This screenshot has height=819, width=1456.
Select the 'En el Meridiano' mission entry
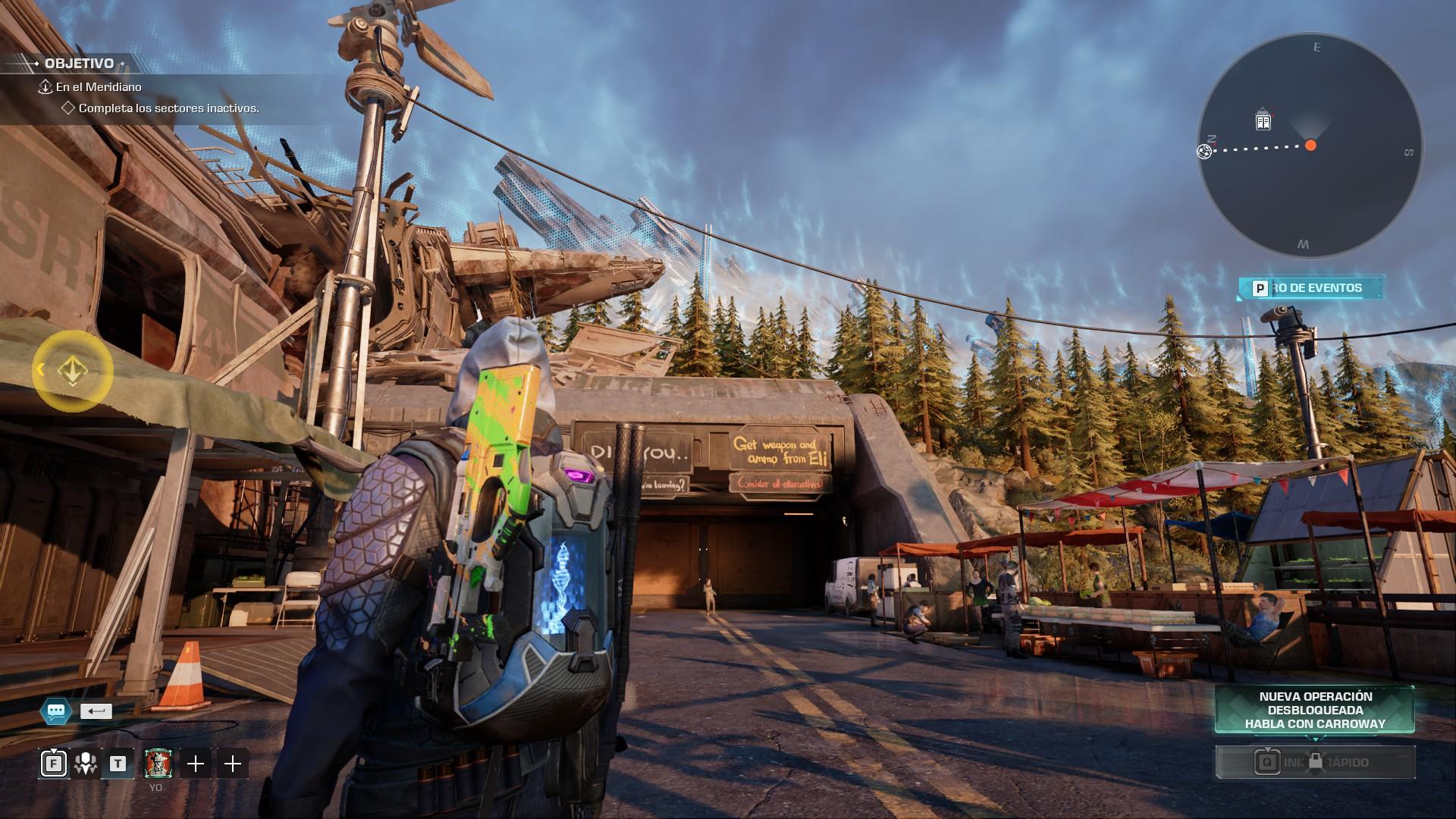99,87
